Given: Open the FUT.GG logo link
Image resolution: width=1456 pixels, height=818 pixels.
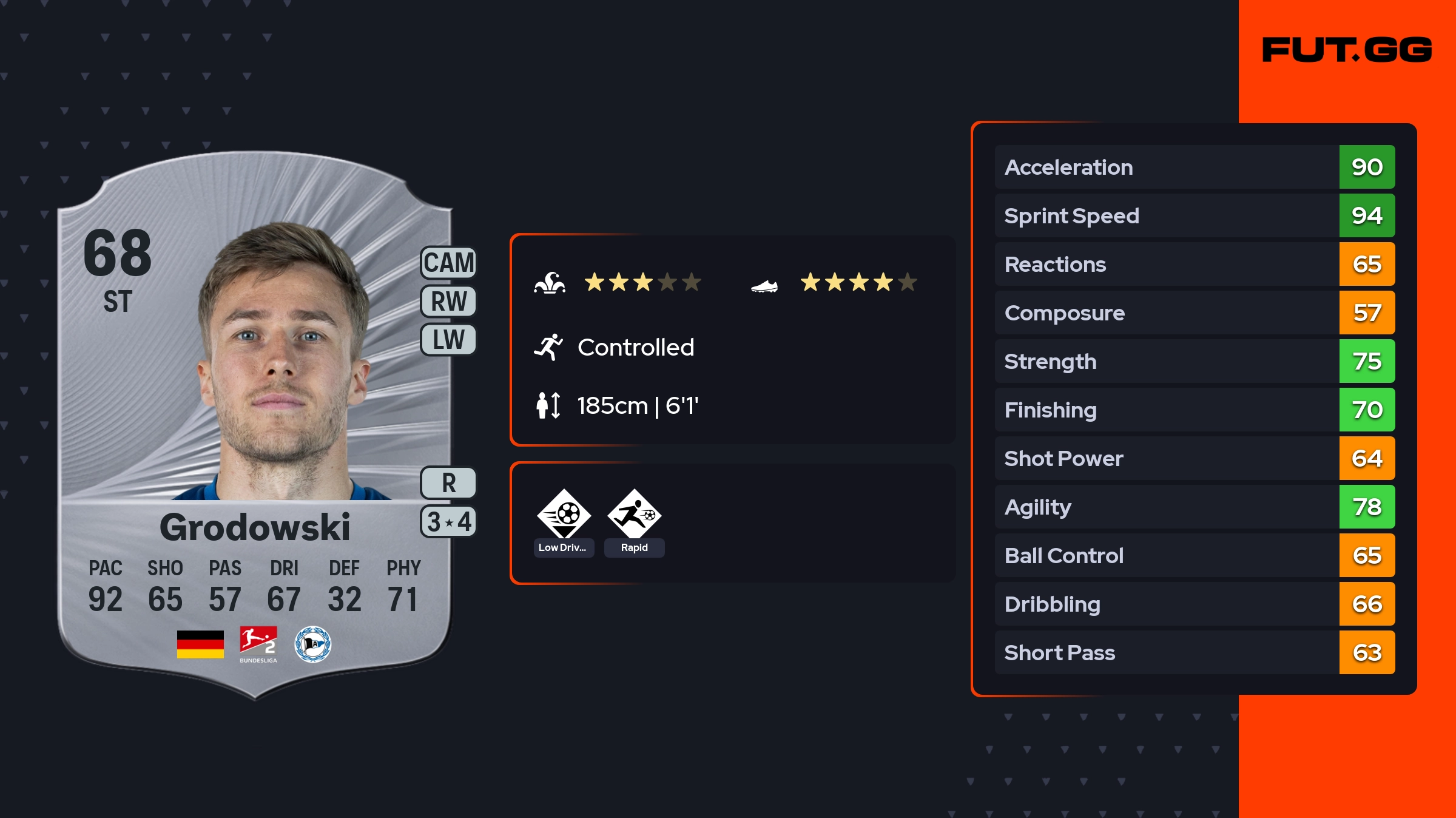Looking at the screenshot, I should 1347,50.
